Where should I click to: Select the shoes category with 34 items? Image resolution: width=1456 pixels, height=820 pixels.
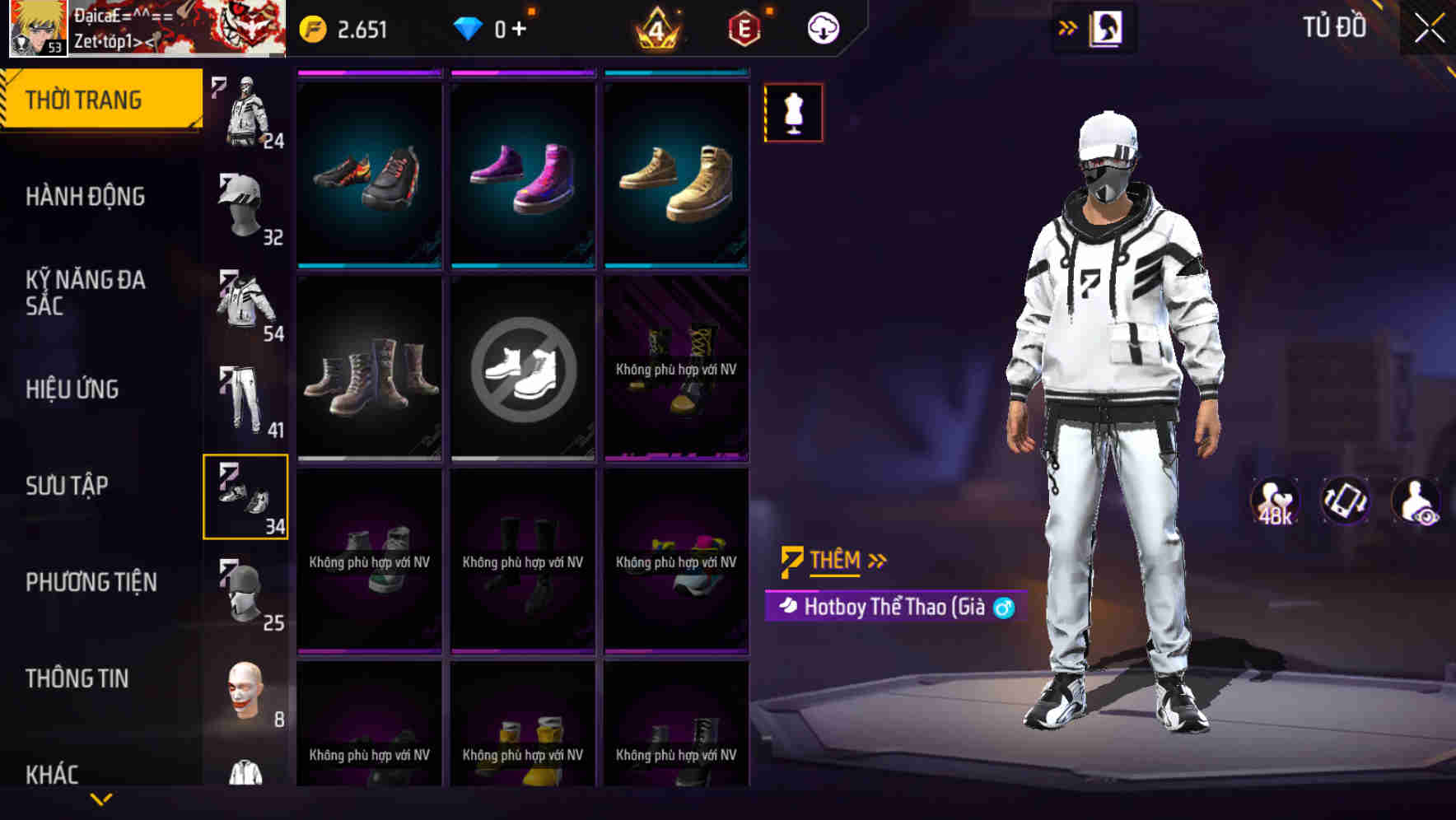point(245,494)
